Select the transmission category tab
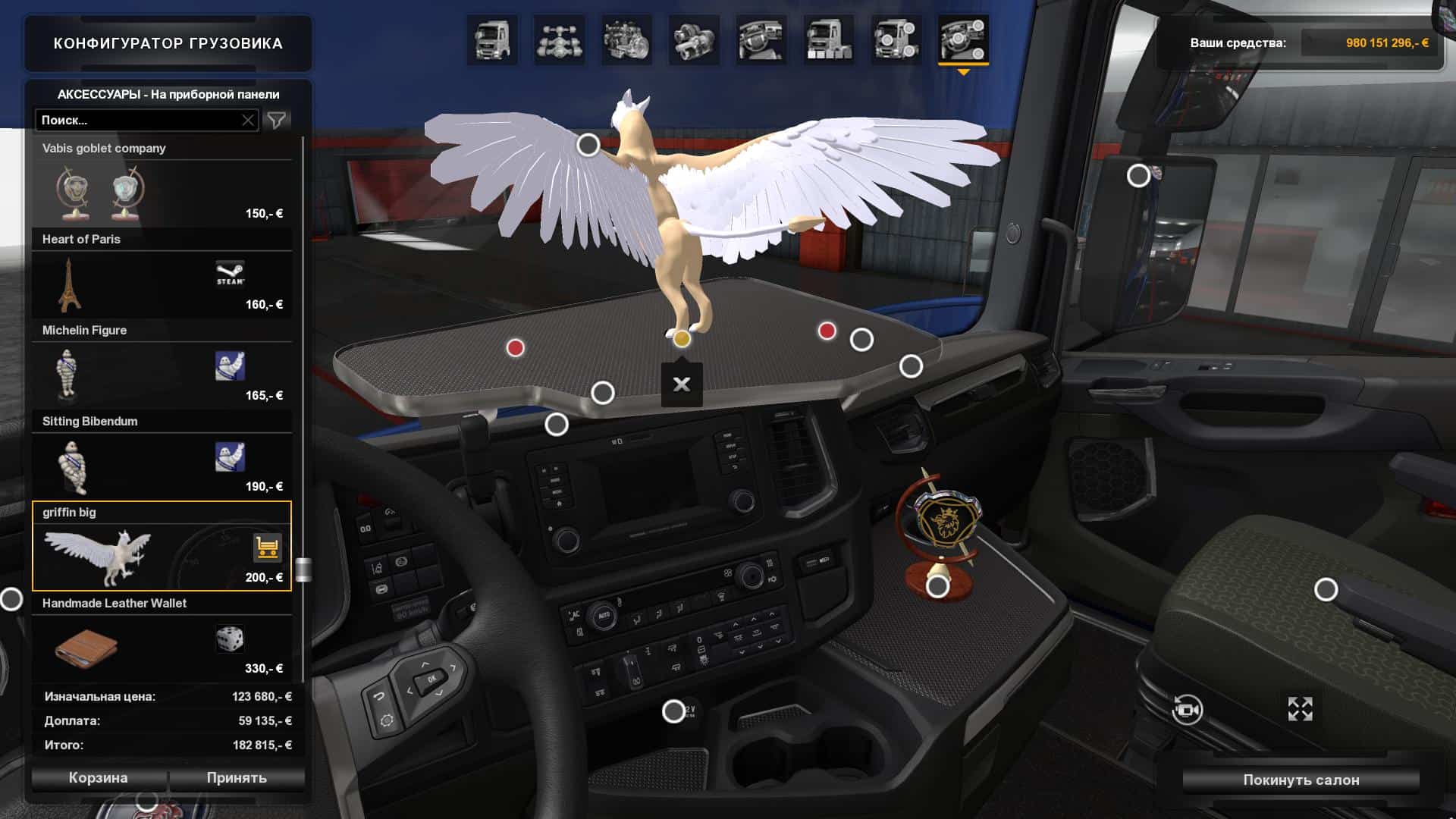The image size is (1456, 819). pos(693,39)
